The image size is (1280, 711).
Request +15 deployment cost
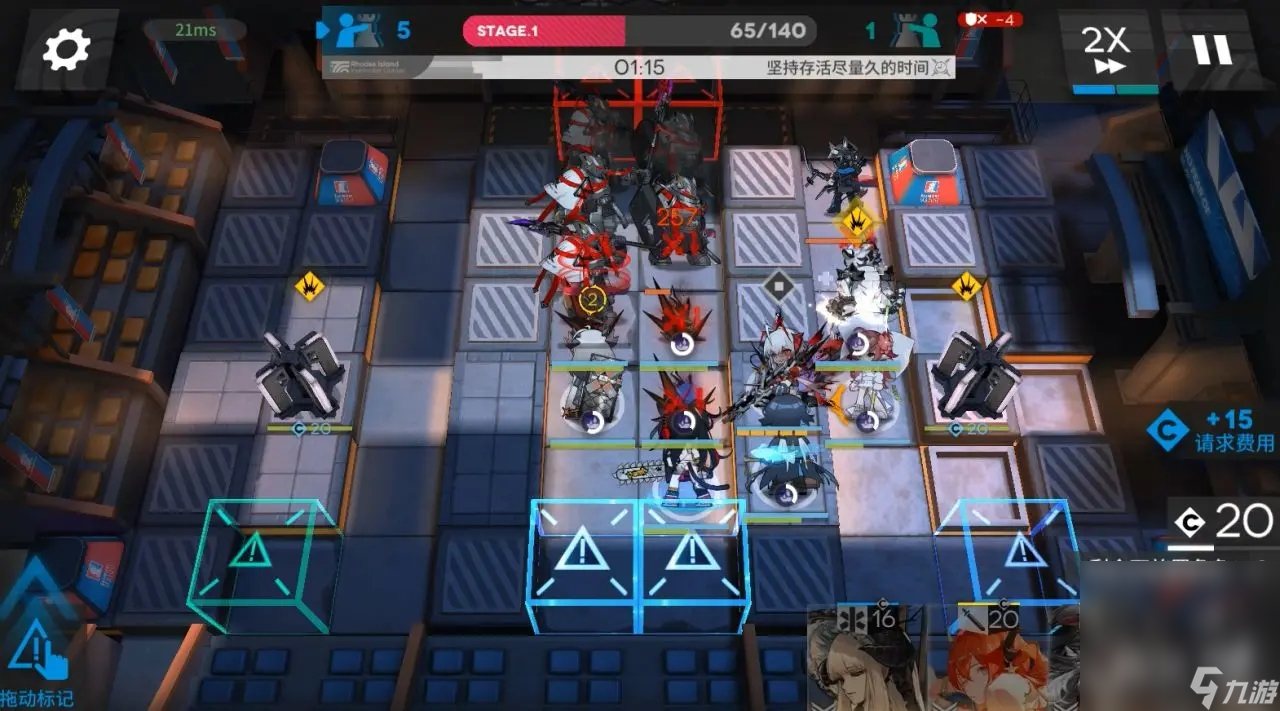(x=1212, y=431)
